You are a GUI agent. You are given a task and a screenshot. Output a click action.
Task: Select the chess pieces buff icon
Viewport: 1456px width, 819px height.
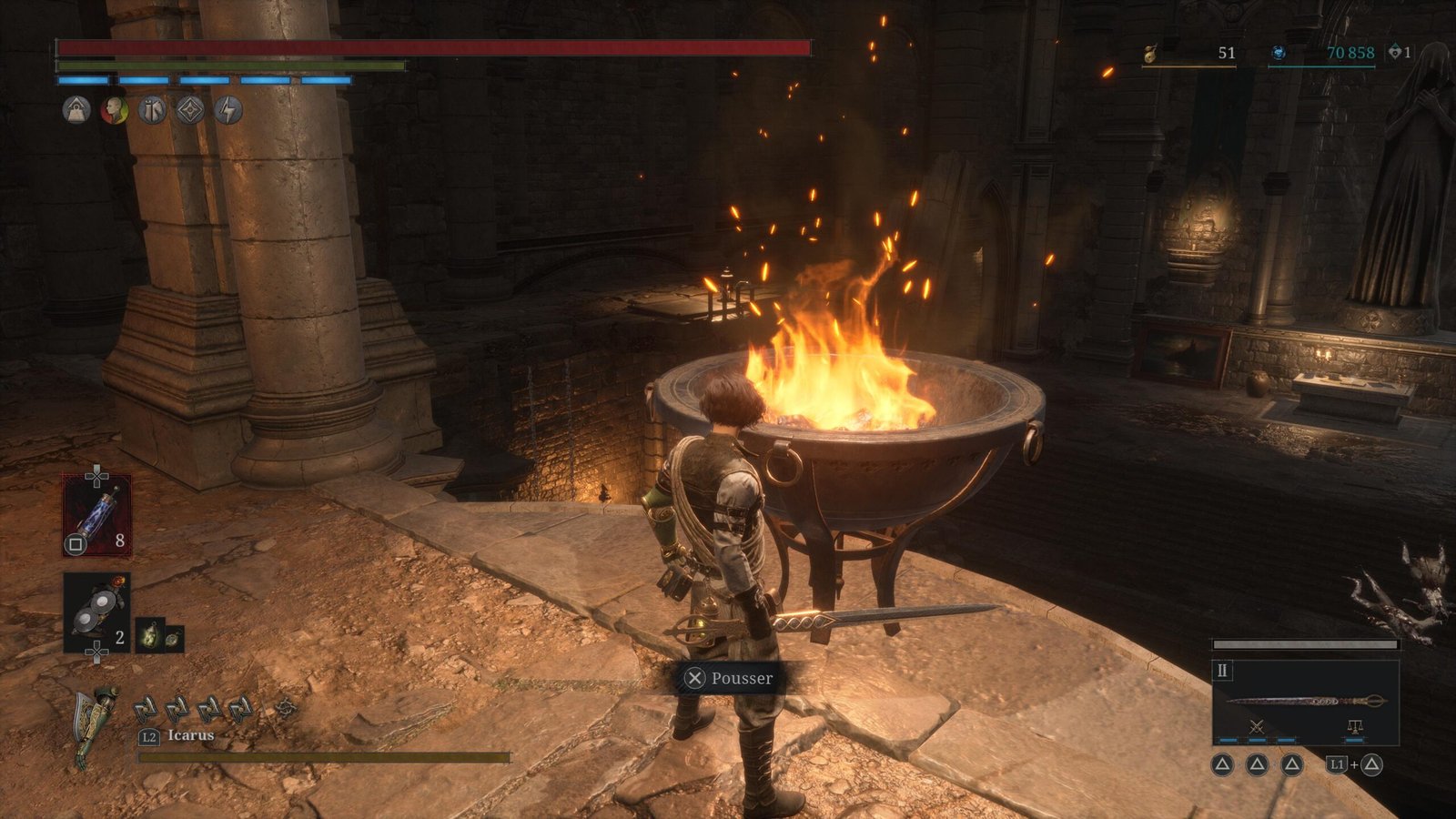tap(152, 111)
